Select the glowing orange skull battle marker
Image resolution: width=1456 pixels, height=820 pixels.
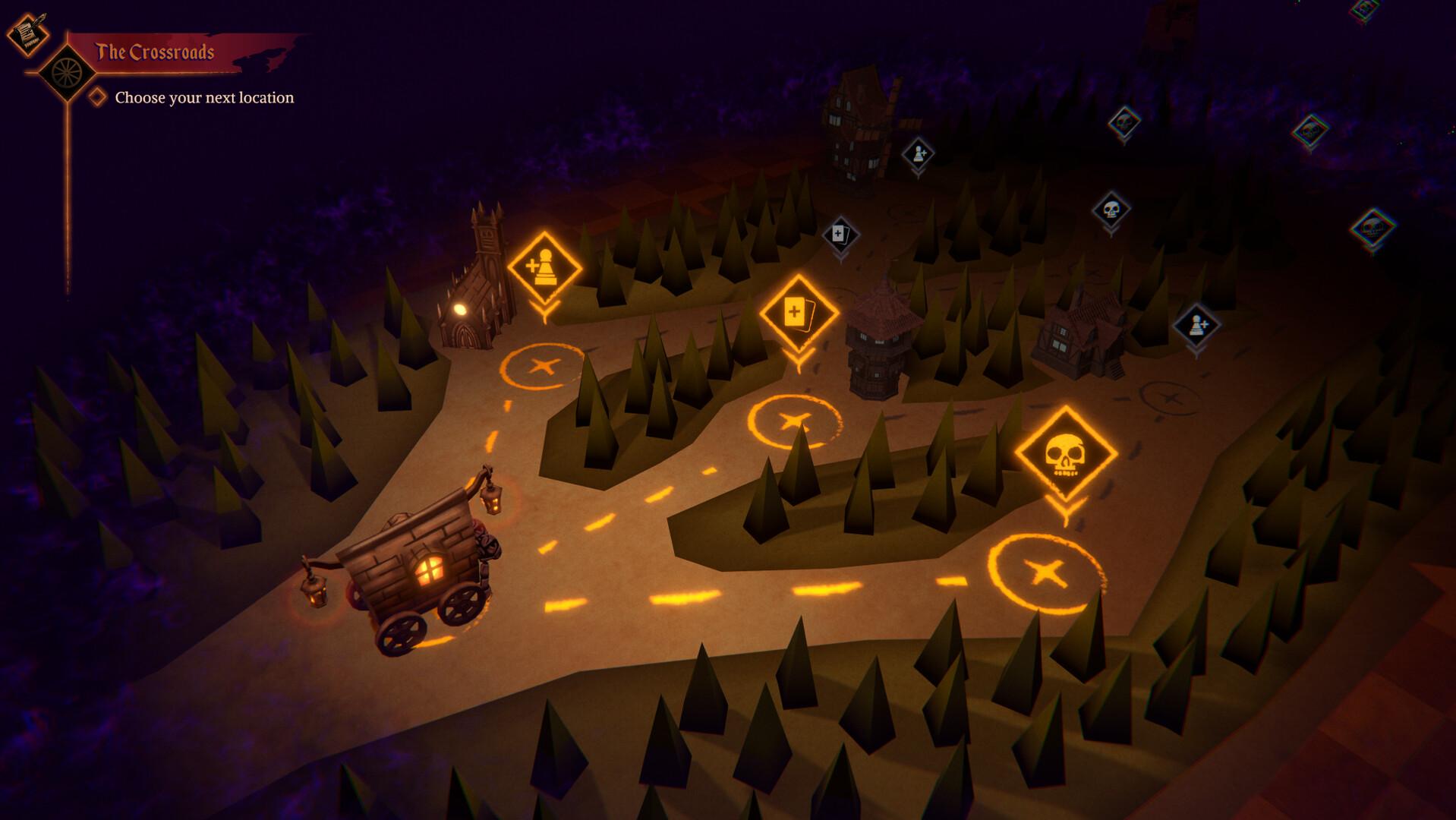pyautogui.click(x=1065, y=455)
